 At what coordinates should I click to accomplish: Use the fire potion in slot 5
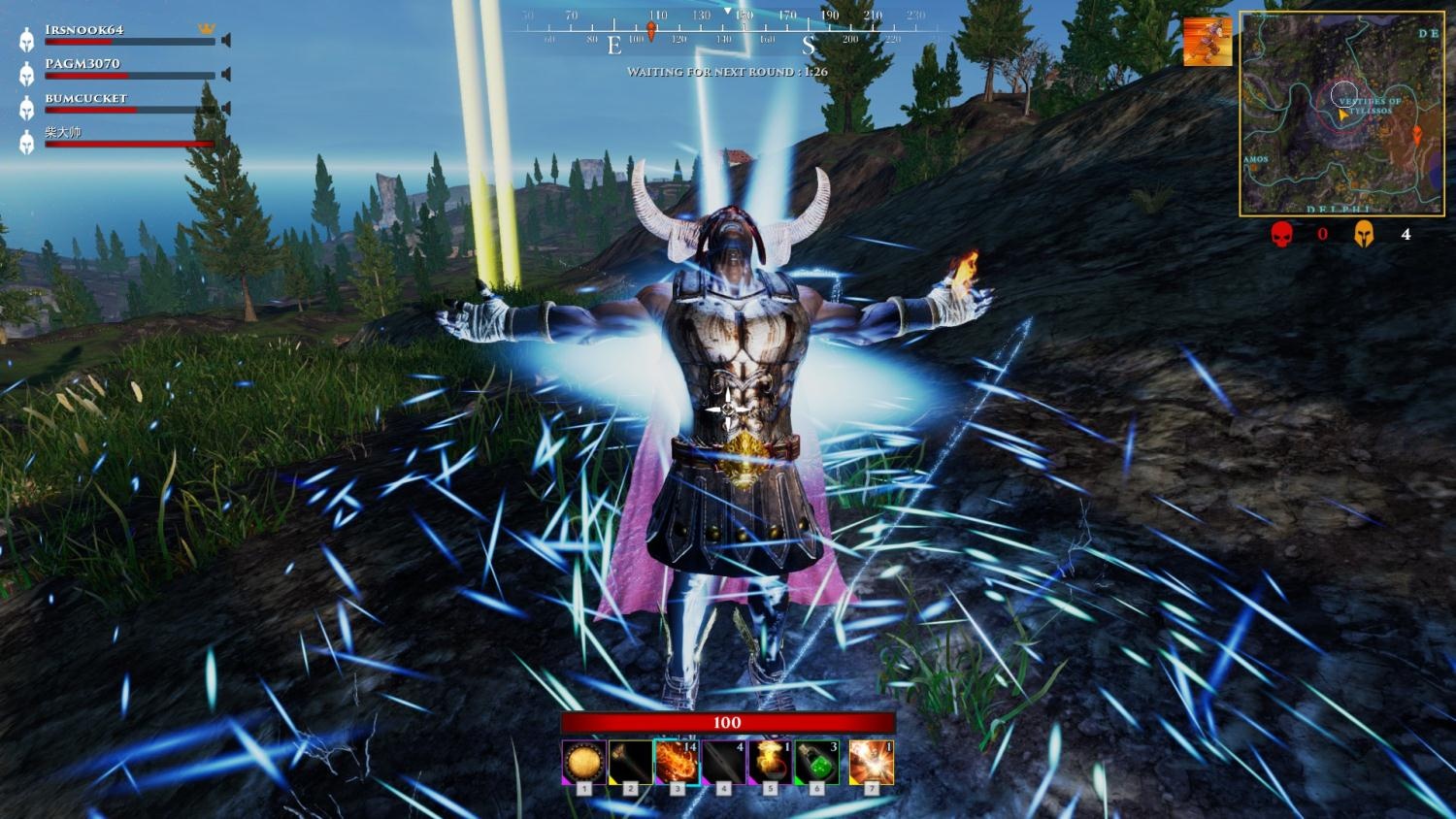tap(771, 763)
